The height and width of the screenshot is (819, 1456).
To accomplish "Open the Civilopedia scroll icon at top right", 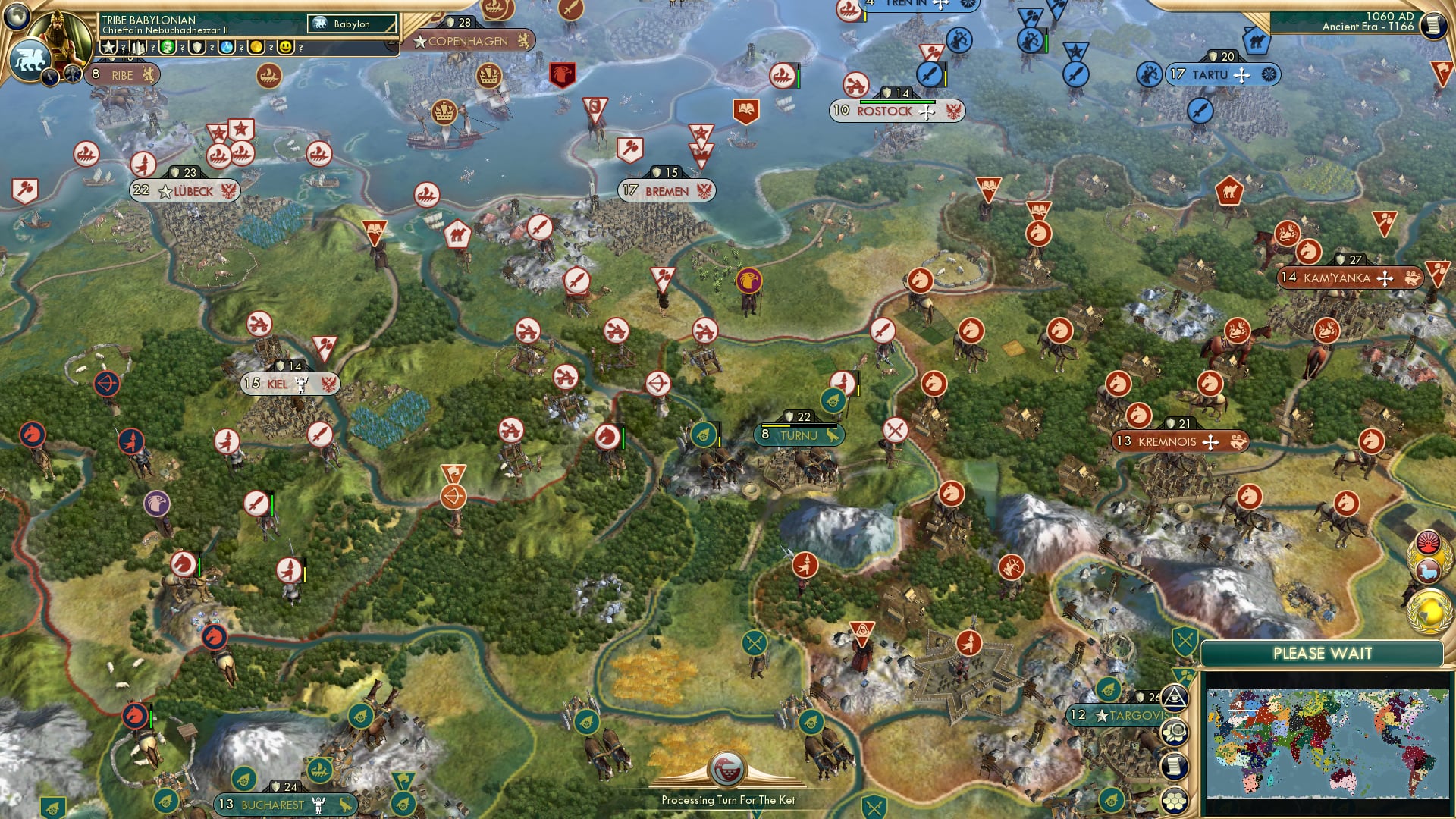I will click(x=1433, y=25).
